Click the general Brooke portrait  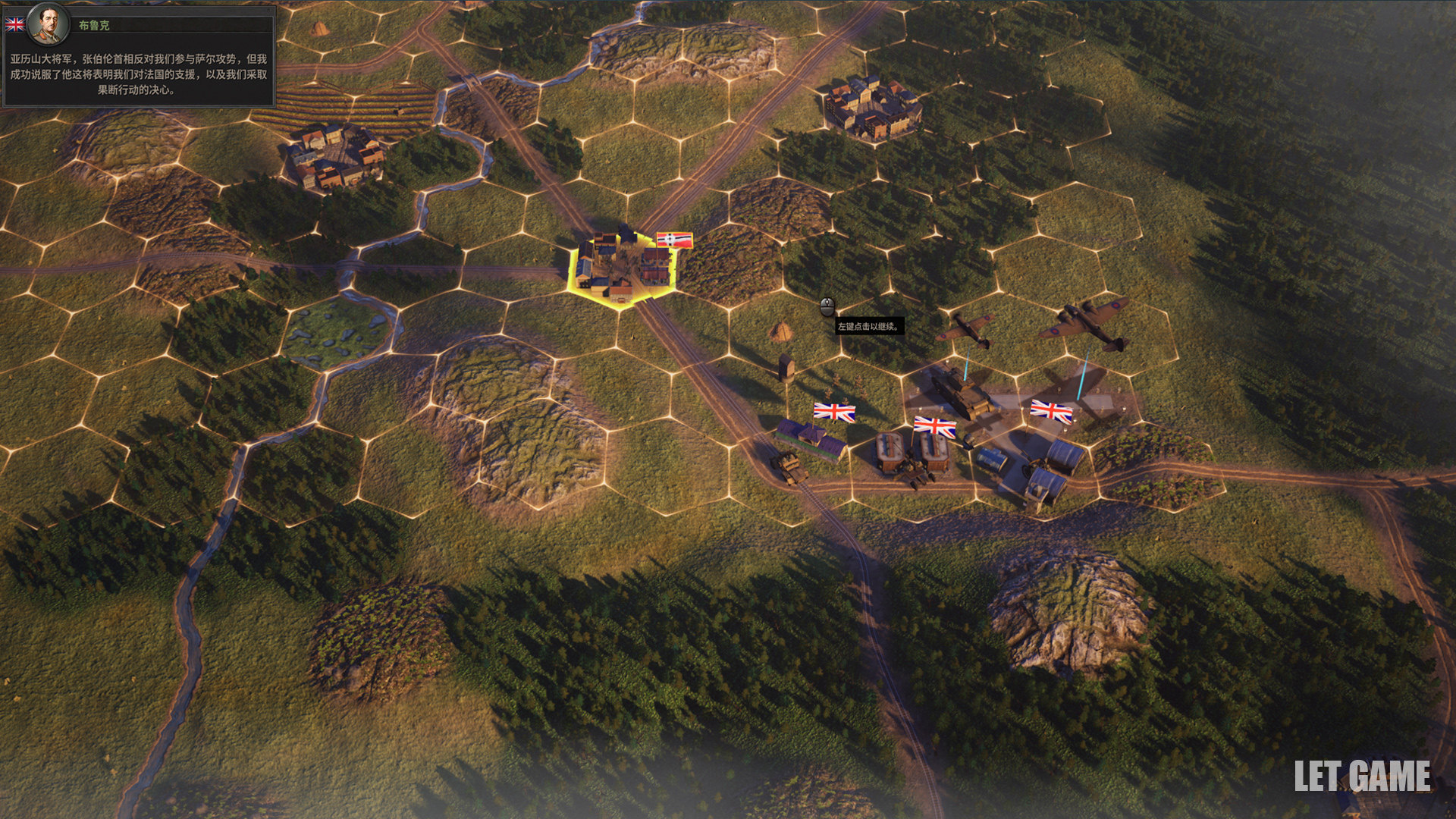pos(47,24)
